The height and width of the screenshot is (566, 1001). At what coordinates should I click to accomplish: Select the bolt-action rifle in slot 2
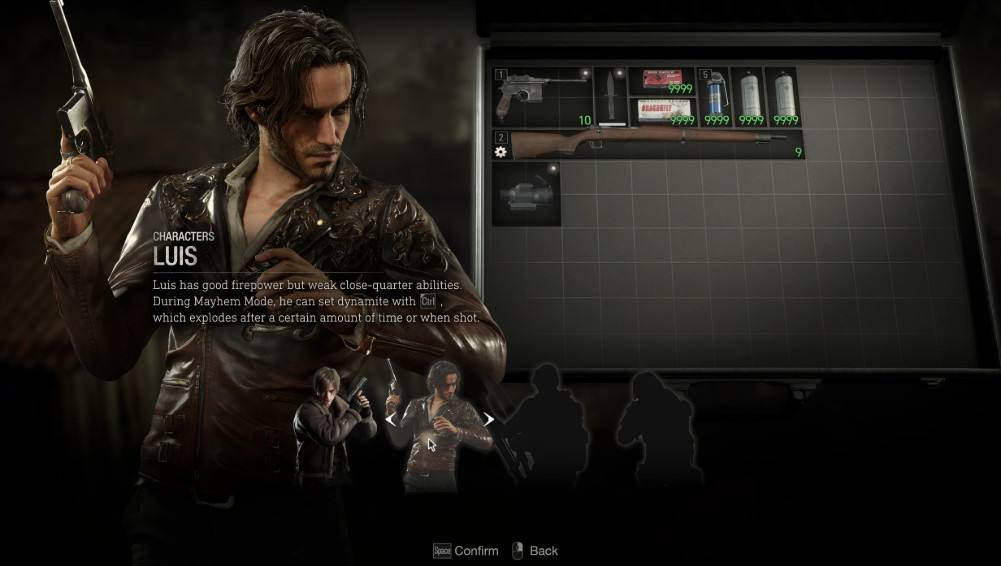coord(648,144)
